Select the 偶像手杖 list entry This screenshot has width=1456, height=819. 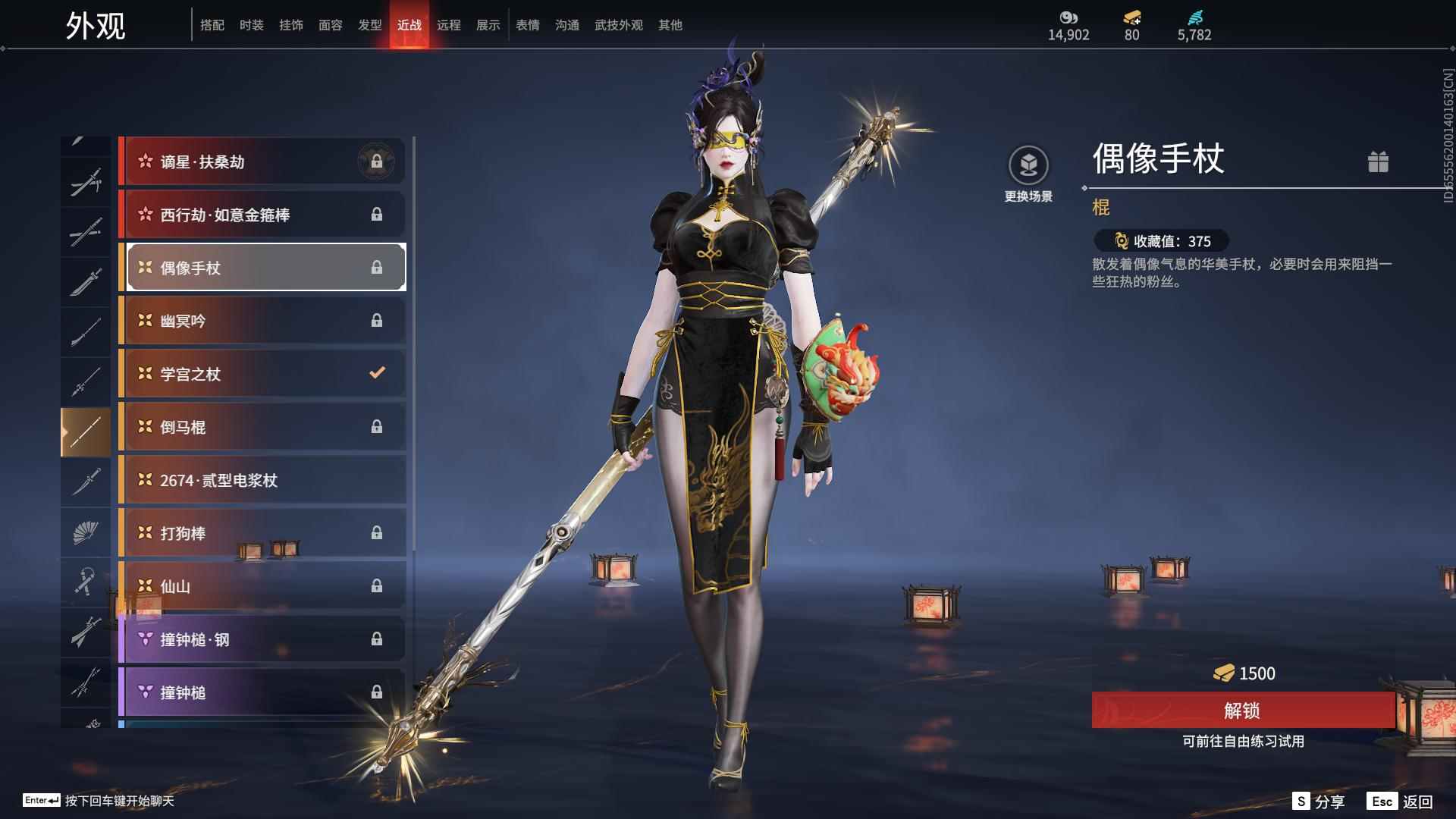262,267
